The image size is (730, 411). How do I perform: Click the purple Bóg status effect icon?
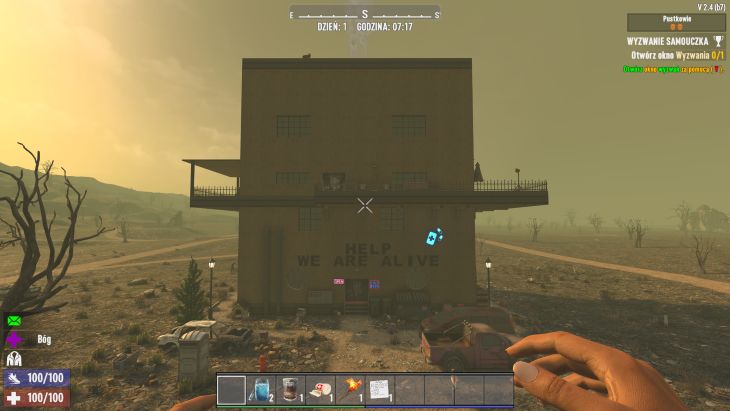click(x=14, y=340)
